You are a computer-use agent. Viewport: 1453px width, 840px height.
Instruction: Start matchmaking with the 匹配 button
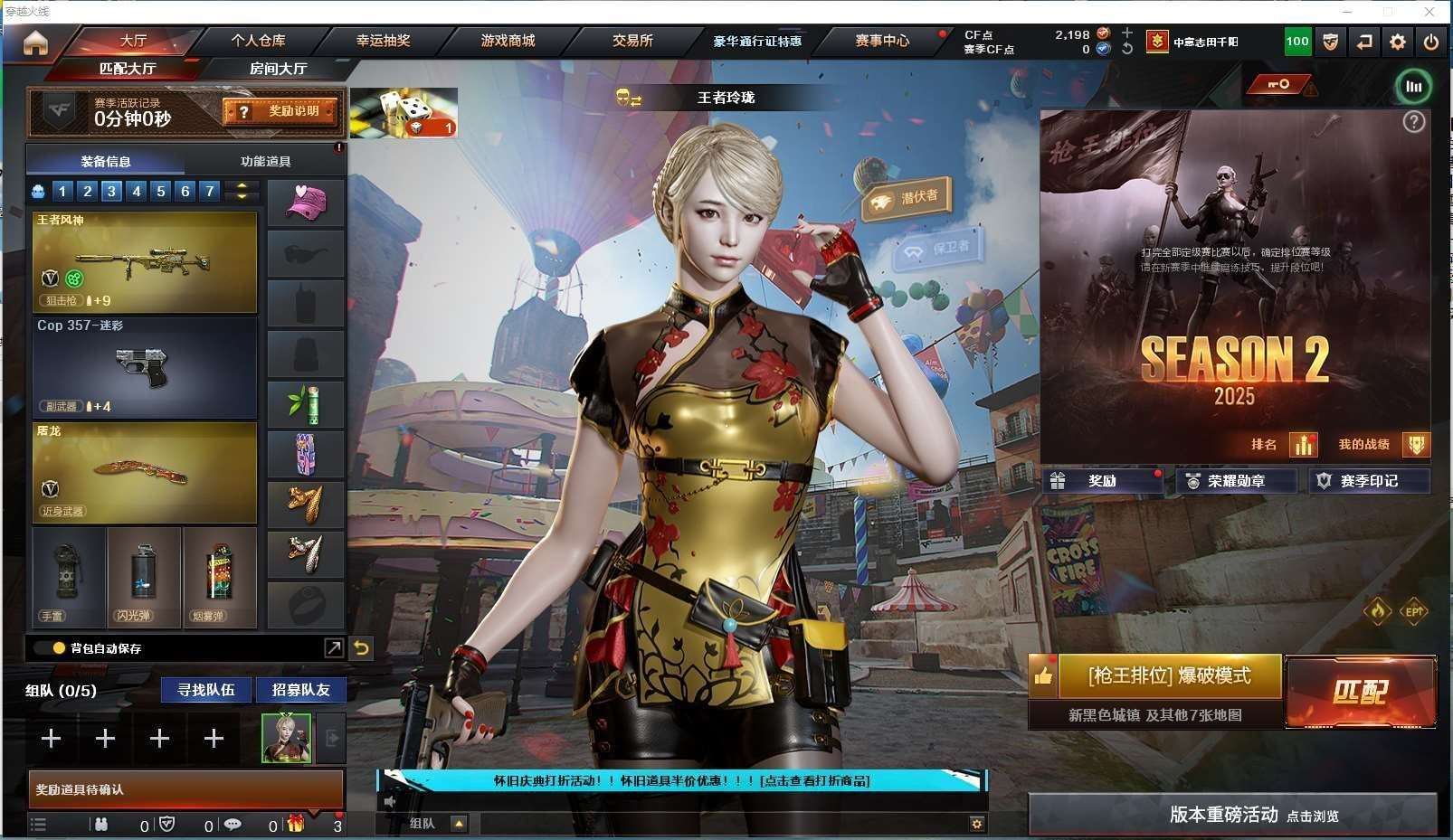point(1360,692)
